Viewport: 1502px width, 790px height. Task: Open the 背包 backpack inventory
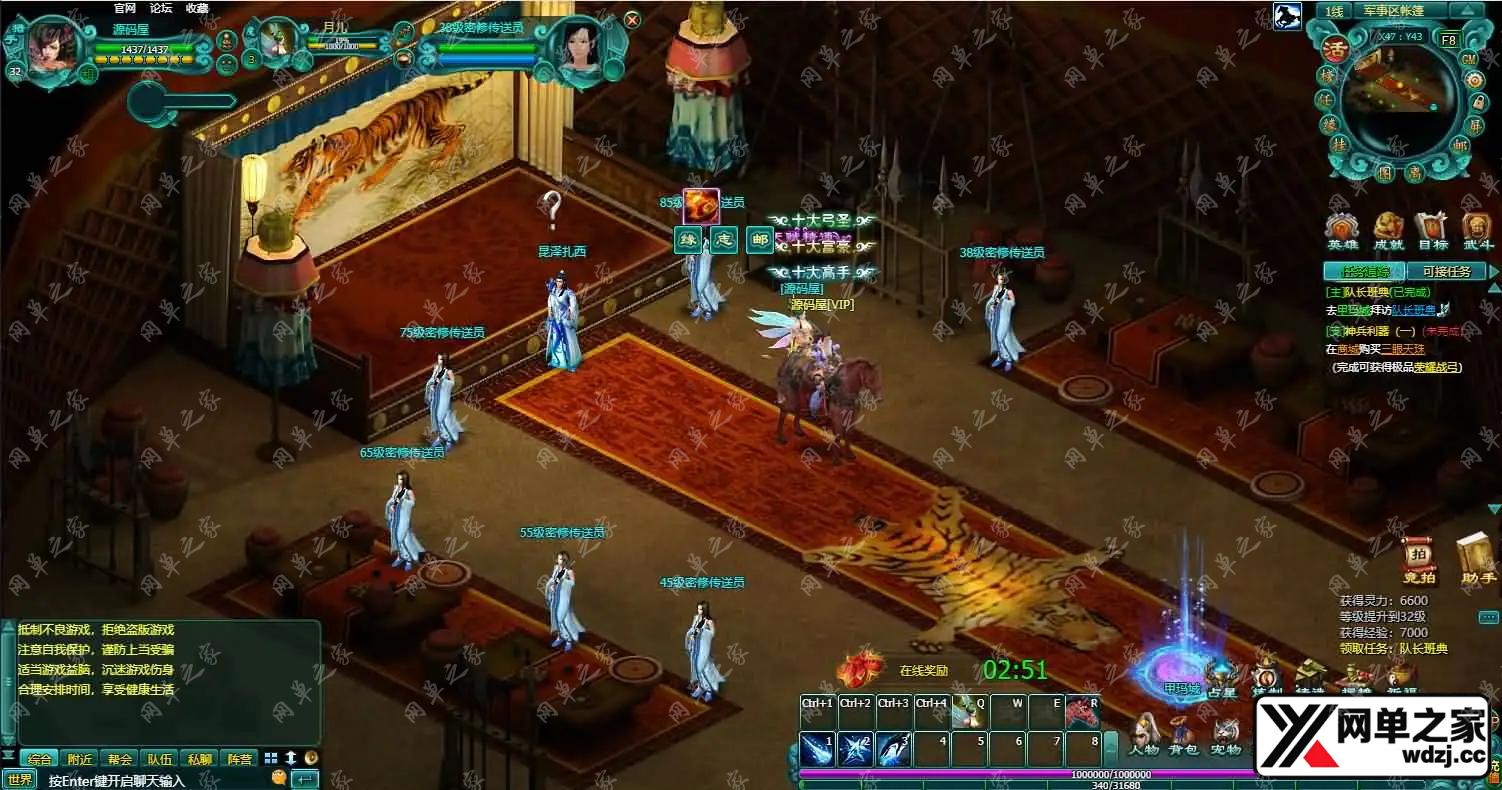coord(1184,736)
